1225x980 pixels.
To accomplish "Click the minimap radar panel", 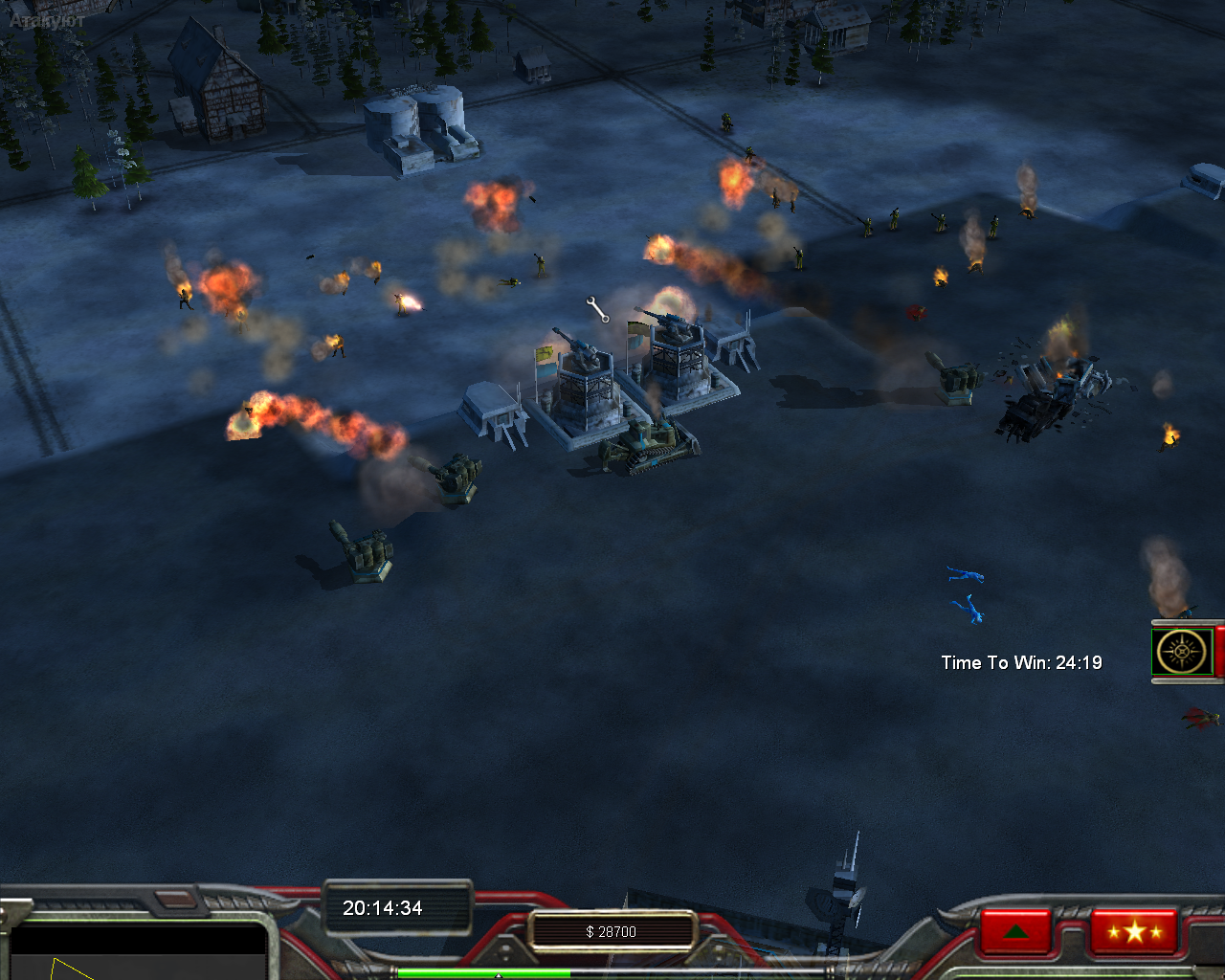I will pyautogui.click(x=137, y=953).
